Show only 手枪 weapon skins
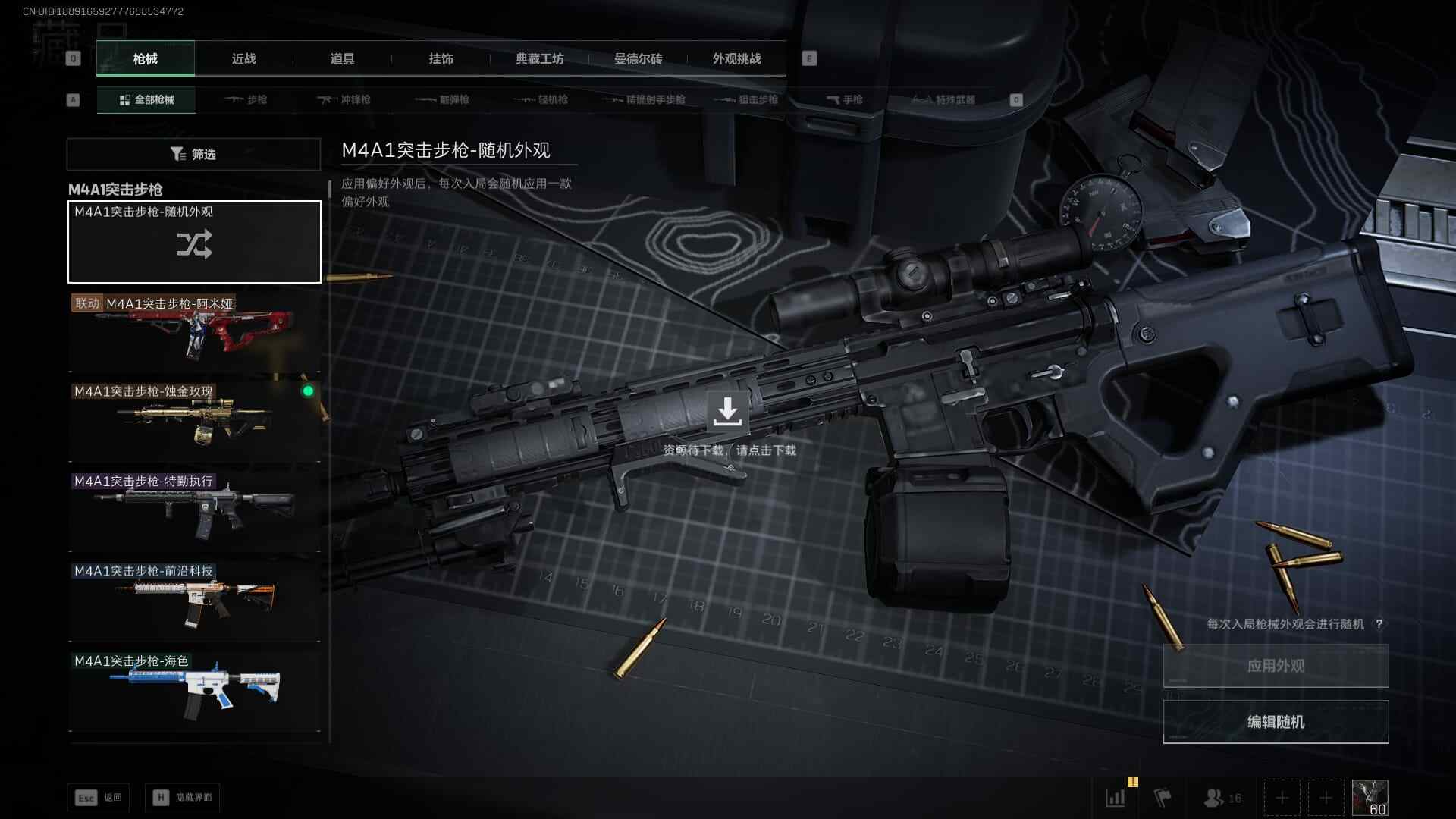The height and width of the screenshot is (819, 1456). (845, 99)
